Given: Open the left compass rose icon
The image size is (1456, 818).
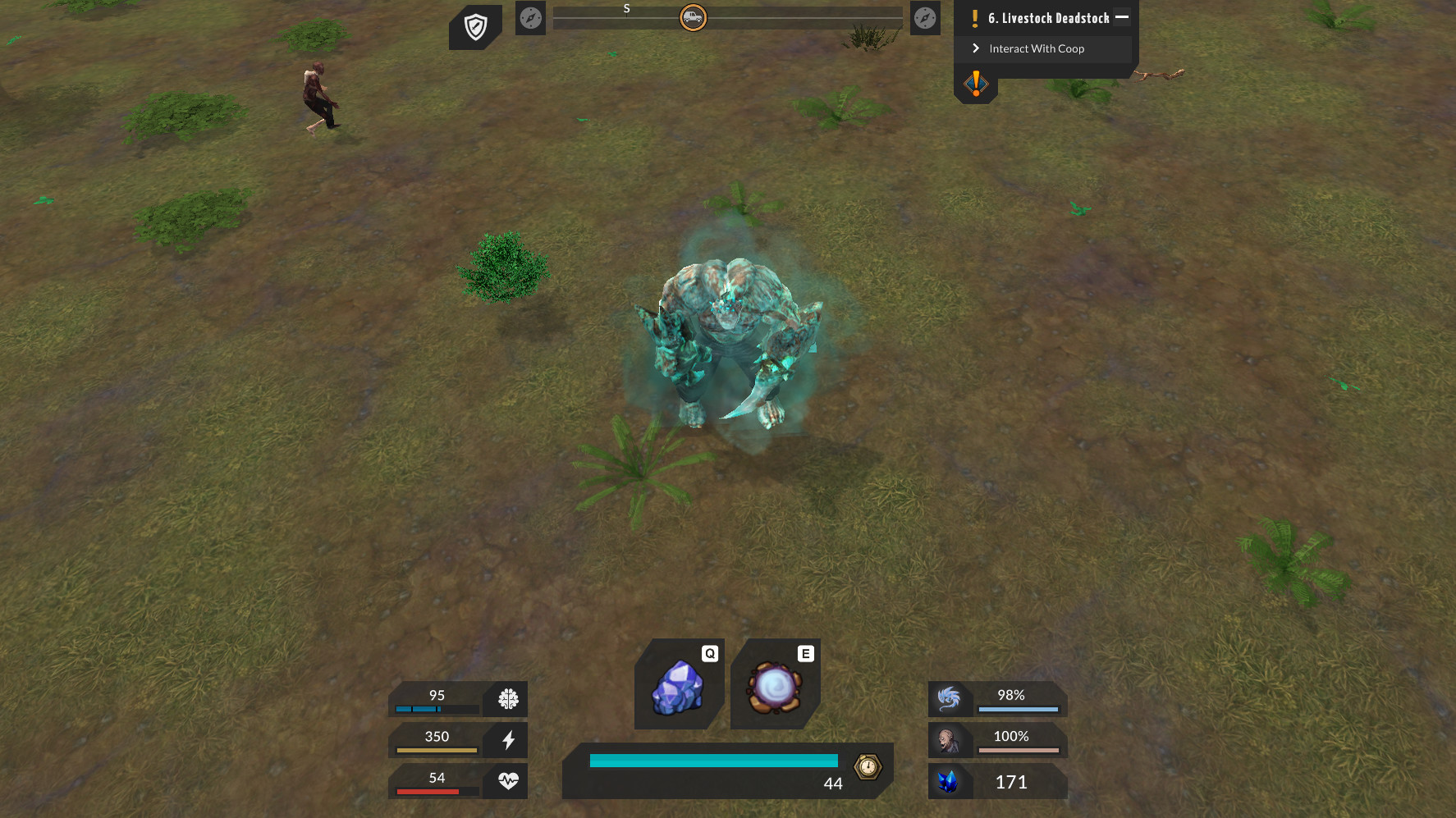Looking at the screenshot, I should point(530,18).
